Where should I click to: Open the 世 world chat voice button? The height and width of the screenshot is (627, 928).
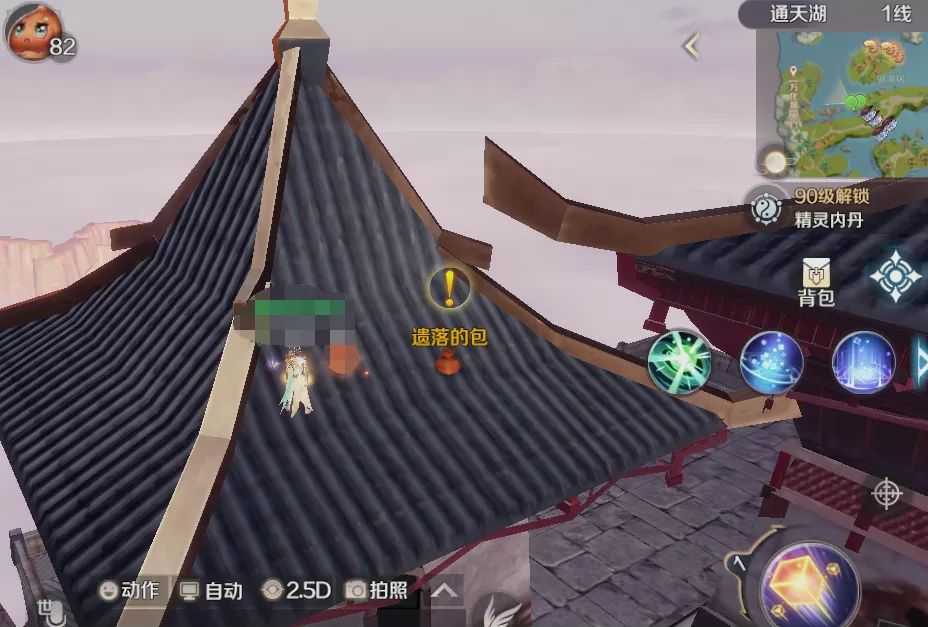pyautogui.click(x=50, y=607)
